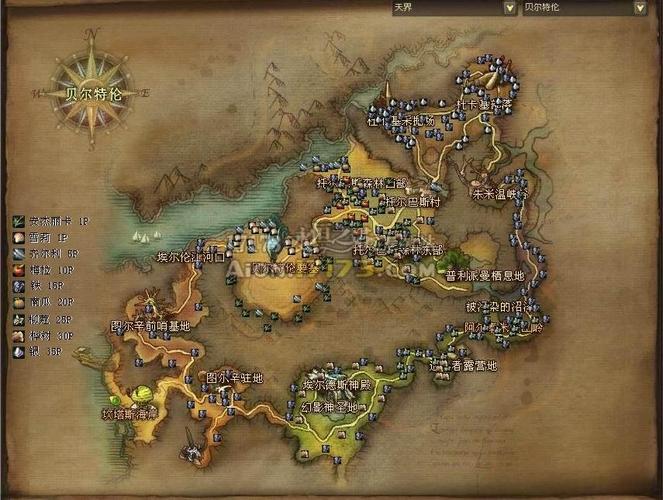The width and height of the screenshot is (663, 500).
Task: Select the 银 35P silver legend entry
Action: [x=45, y=352]
